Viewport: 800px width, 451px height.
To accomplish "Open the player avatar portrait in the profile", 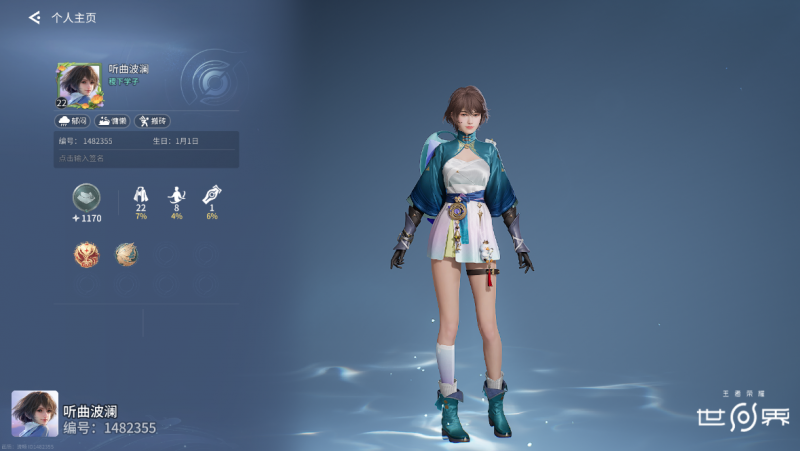I will point(79,84).
